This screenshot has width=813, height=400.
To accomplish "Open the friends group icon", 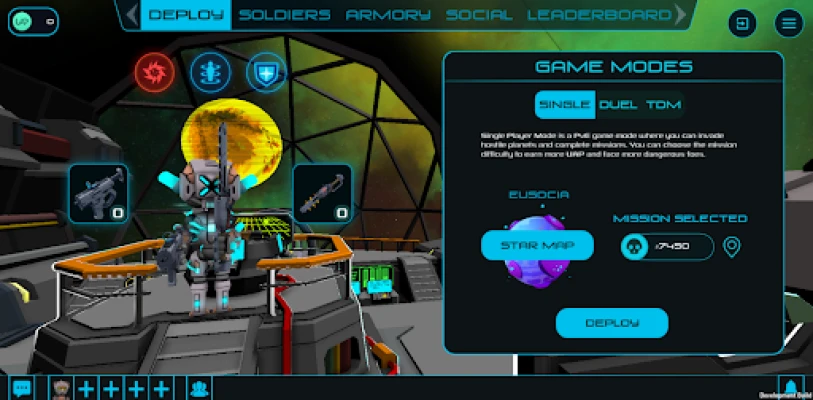I will [200, 388].
